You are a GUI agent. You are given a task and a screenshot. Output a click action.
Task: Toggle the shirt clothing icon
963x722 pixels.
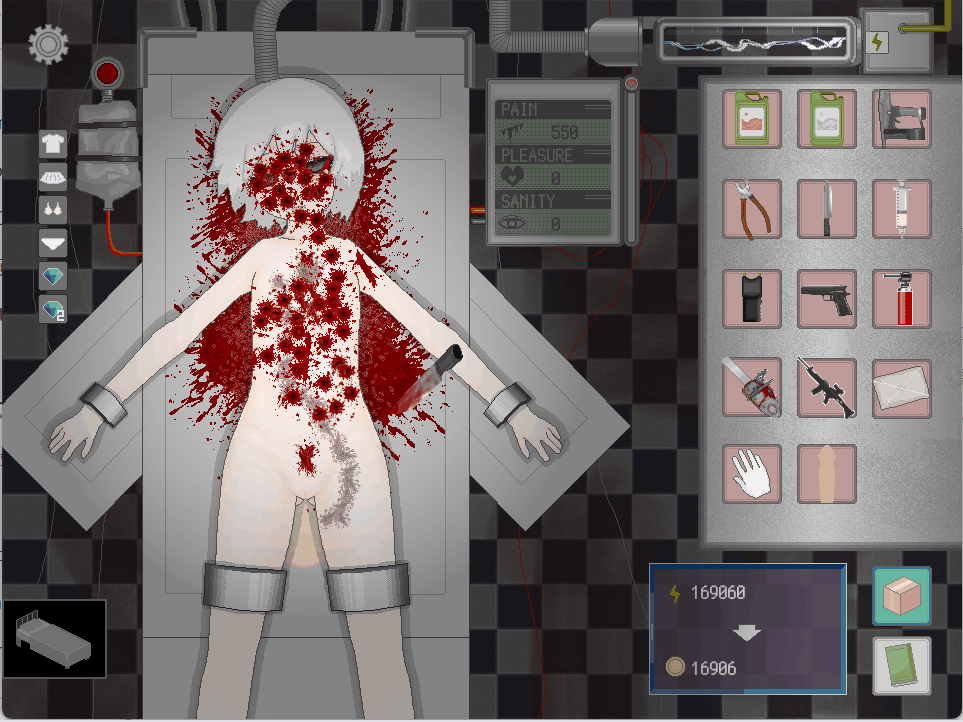click(x=53, y=143)
